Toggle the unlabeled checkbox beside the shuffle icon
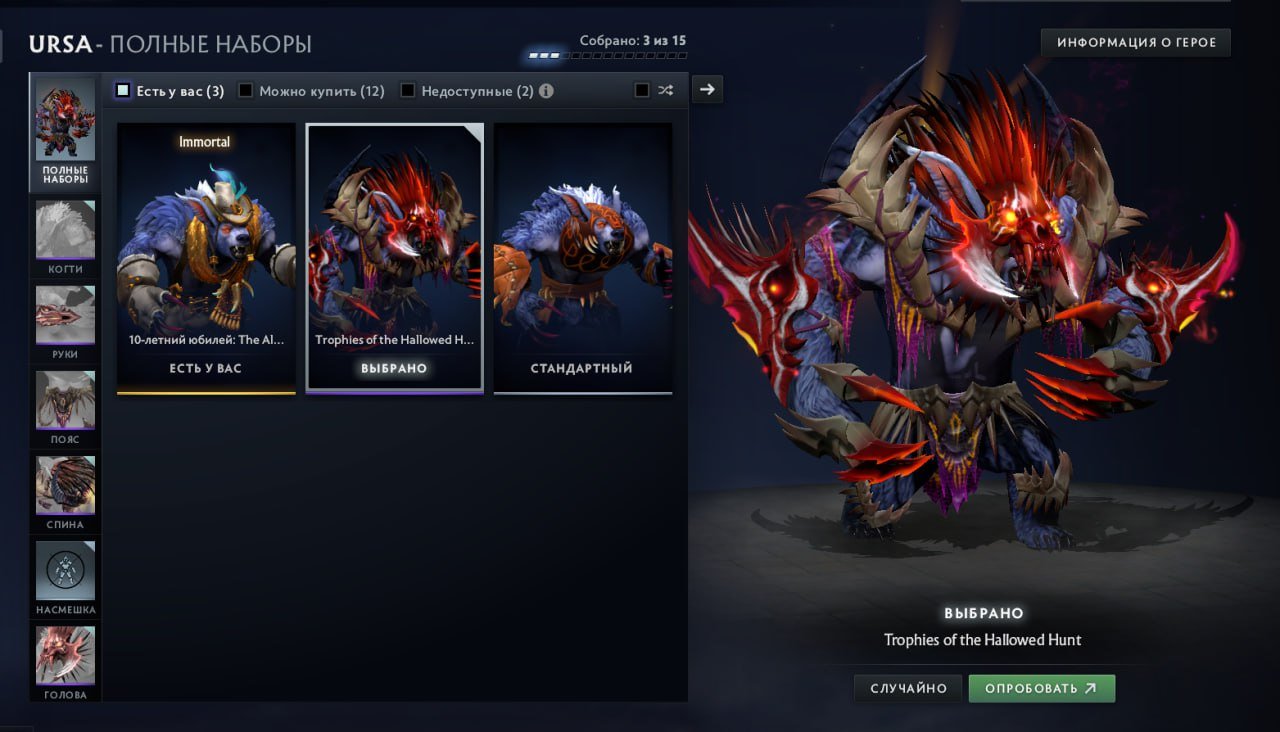 (641, 89)
